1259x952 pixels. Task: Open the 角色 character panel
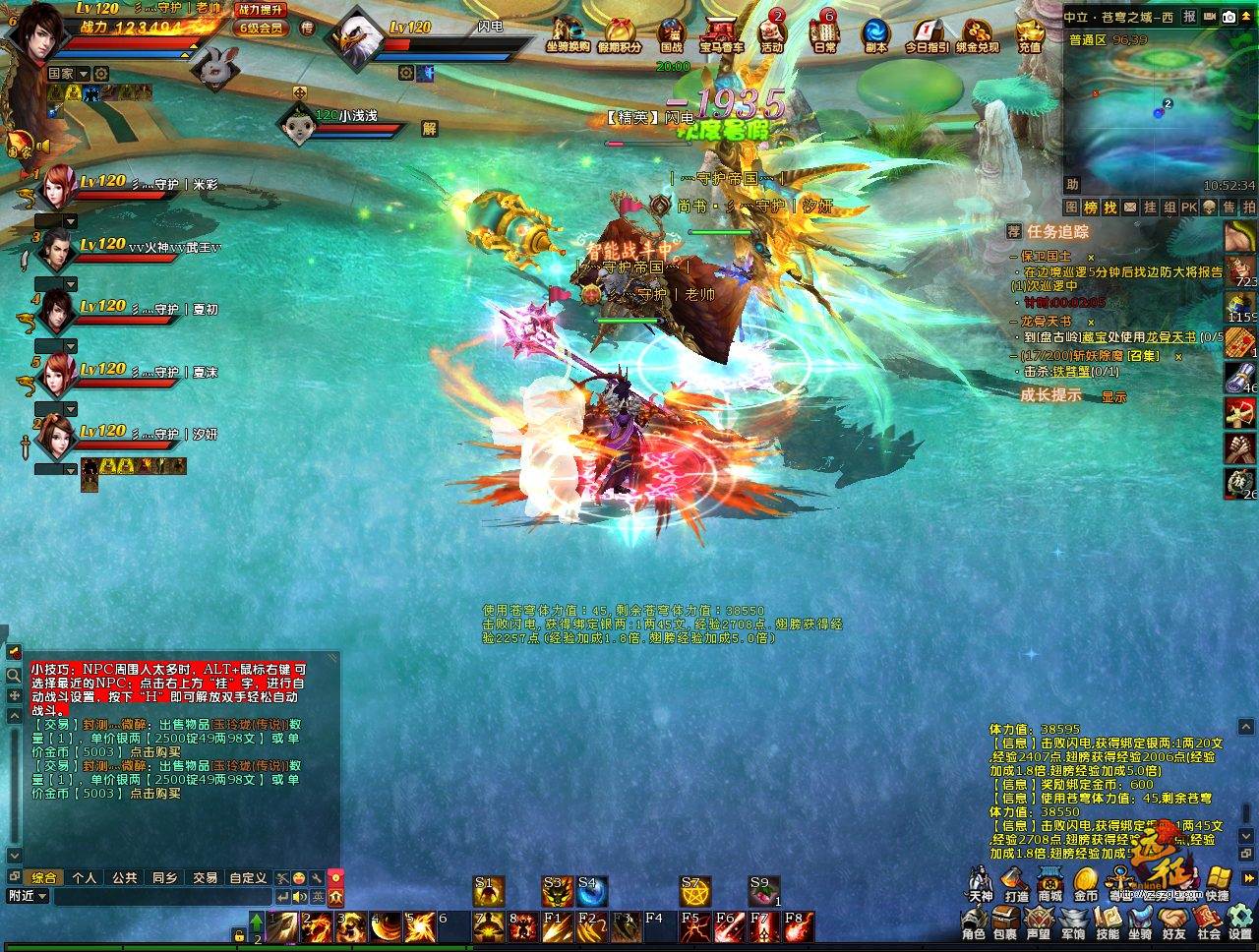(973, 924)
